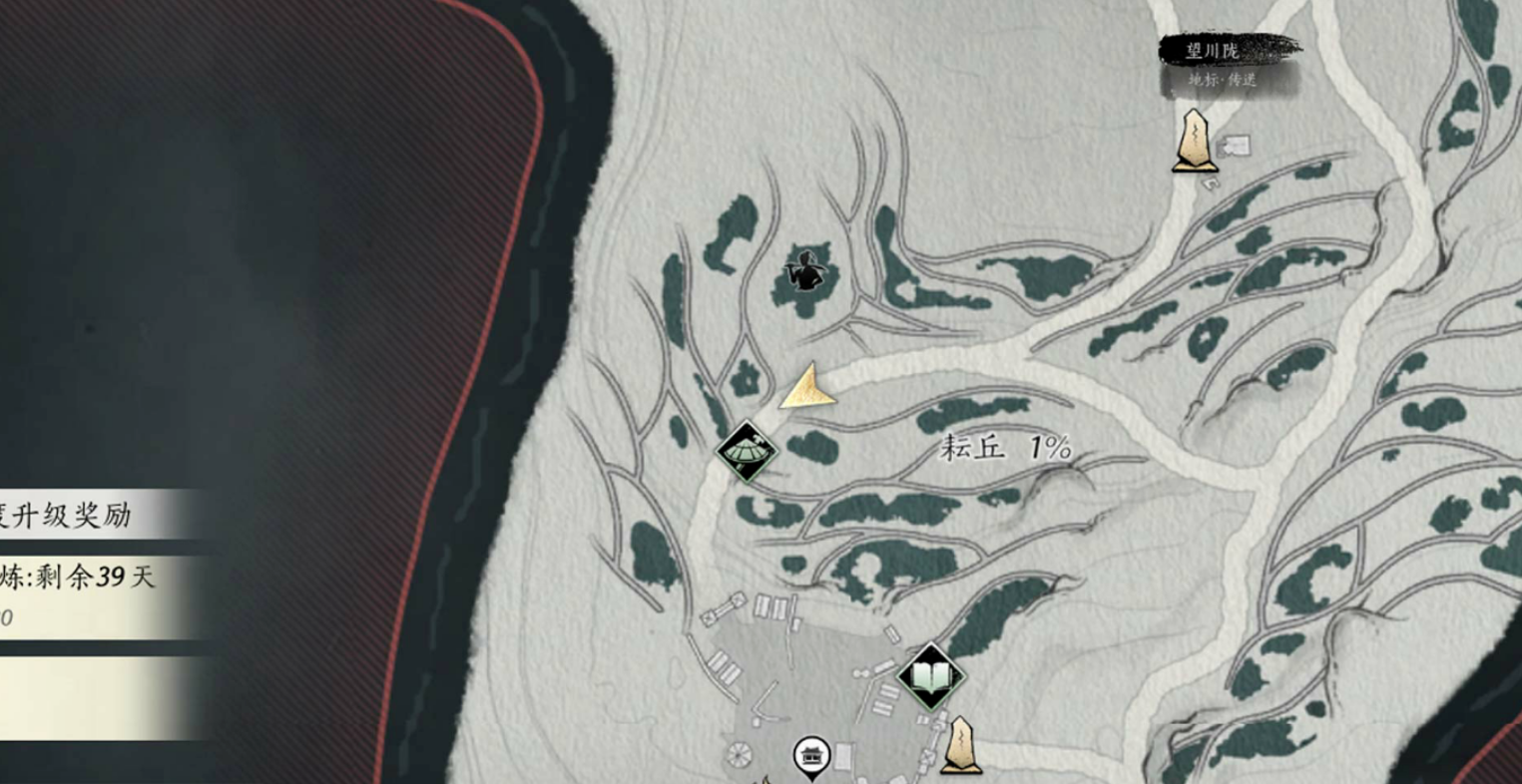Image resolution: width=1522 pixels, height=784 pixels.
Task: Click the building pin map marker
Action: click(x=811, y=757)
